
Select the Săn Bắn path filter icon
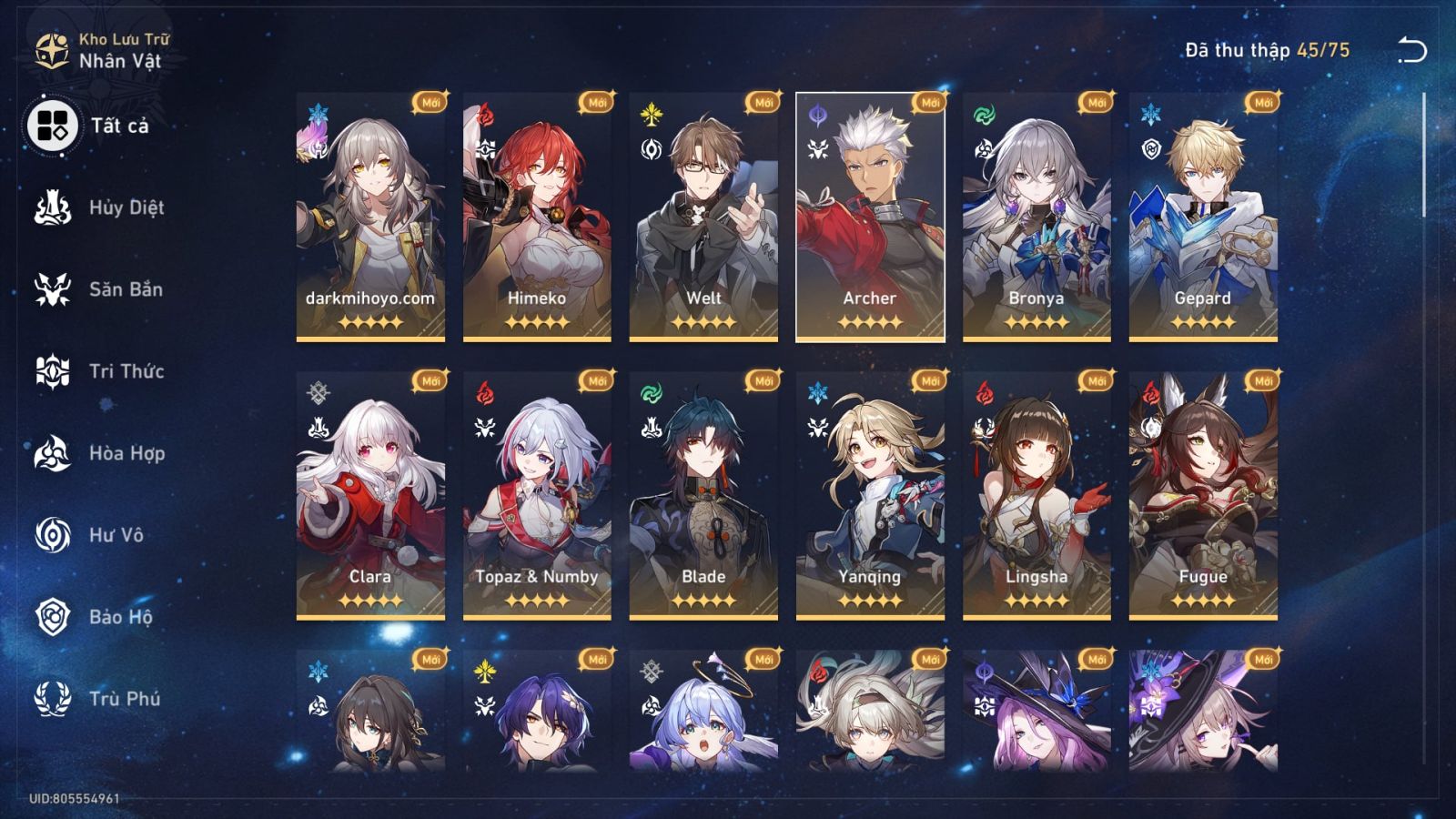point(52,289)
